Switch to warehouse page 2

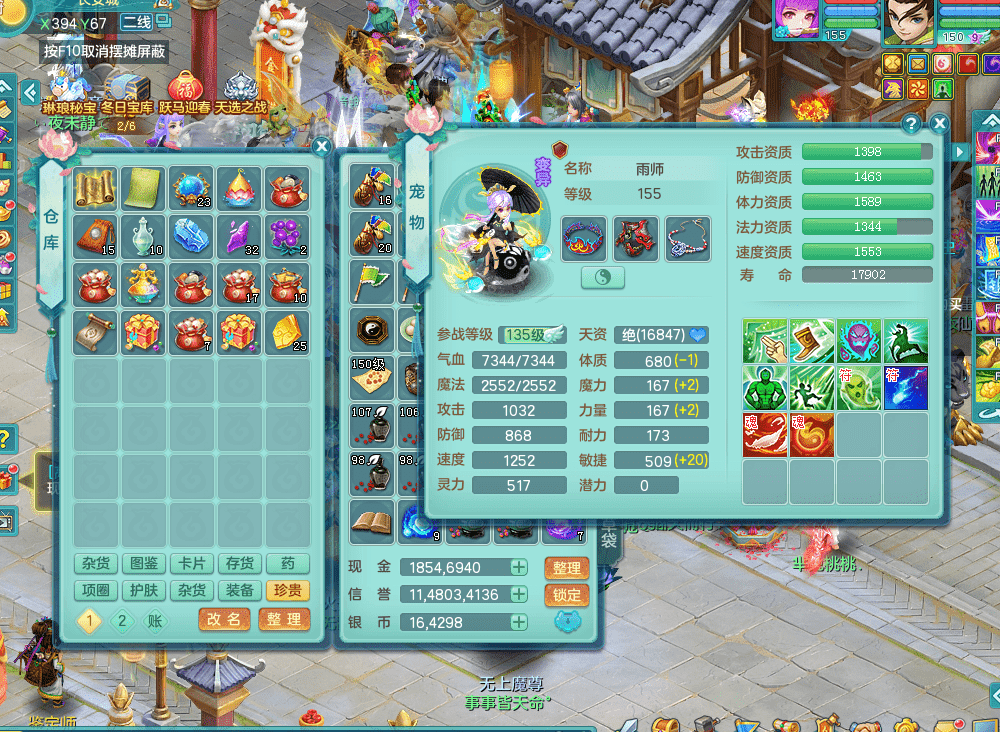pyautogui.click(x=122, y=620)
